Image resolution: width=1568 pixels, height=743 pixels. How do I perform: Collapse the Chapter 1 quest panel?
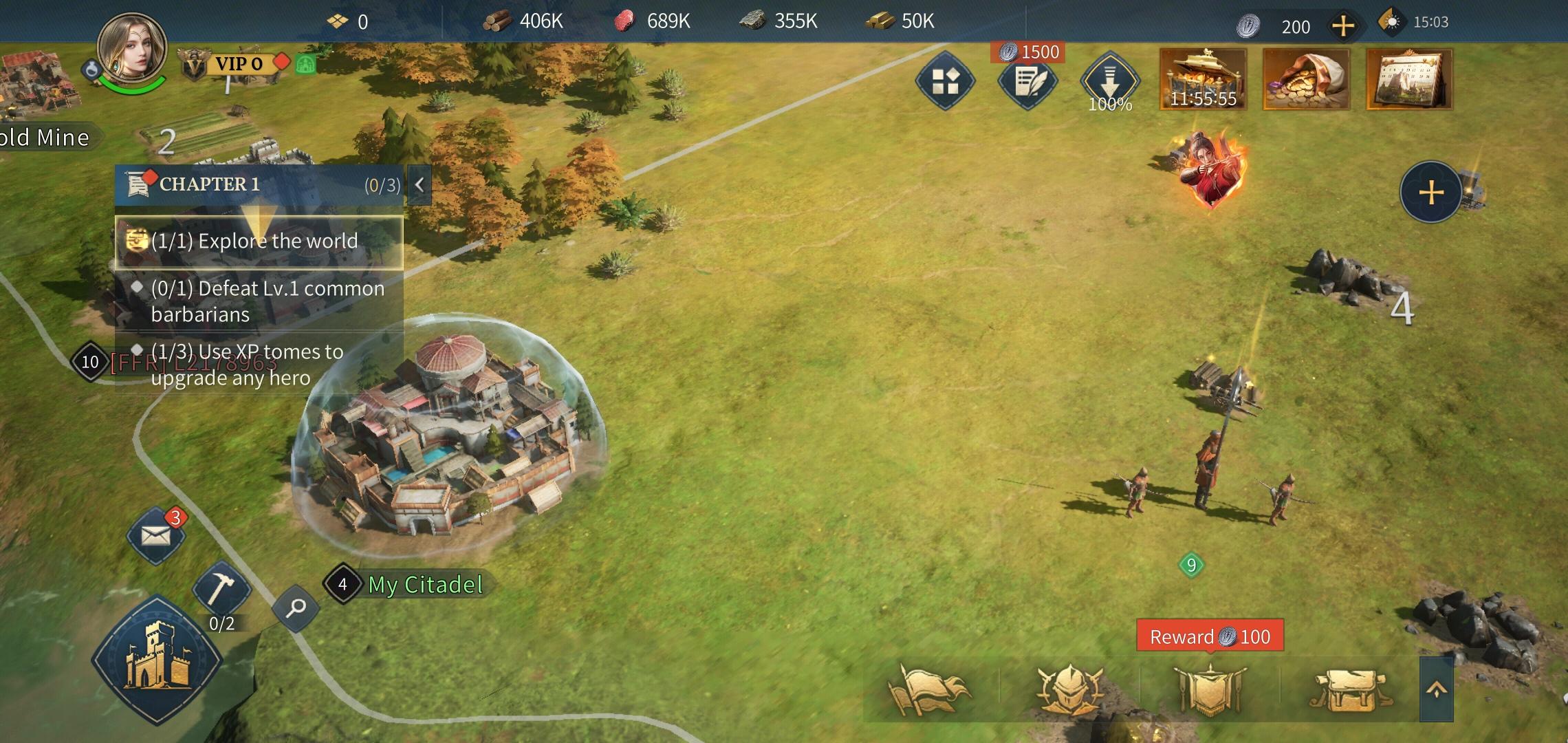pos(419,184)
